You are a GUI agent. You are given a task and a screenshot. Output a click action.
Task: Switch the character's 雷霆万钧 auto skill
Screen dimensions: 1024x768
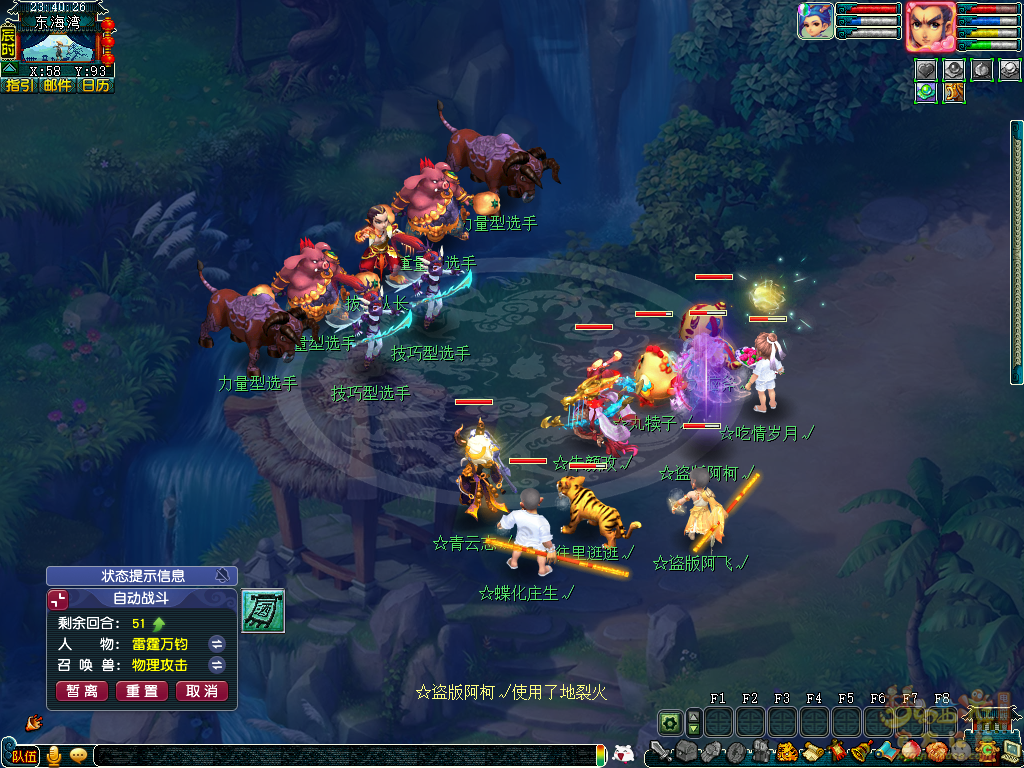tap(217, 644)
